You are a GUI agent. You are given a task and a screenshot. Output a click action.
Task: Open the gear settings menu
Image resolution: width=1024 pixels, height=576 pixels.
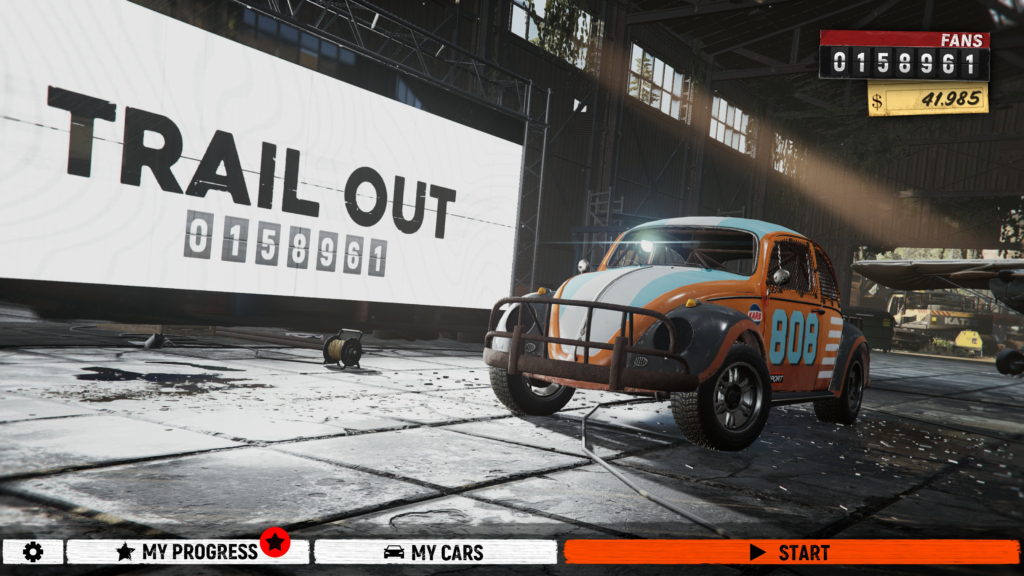33,552
